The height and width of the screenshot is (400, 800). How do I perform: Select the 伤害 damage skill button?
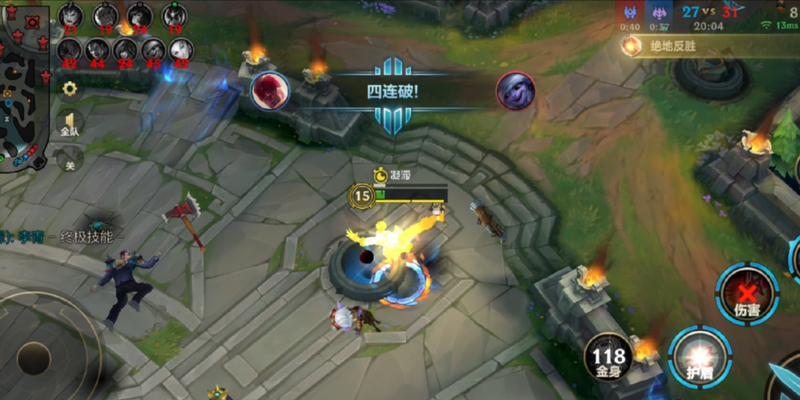[x=746, y=294]
